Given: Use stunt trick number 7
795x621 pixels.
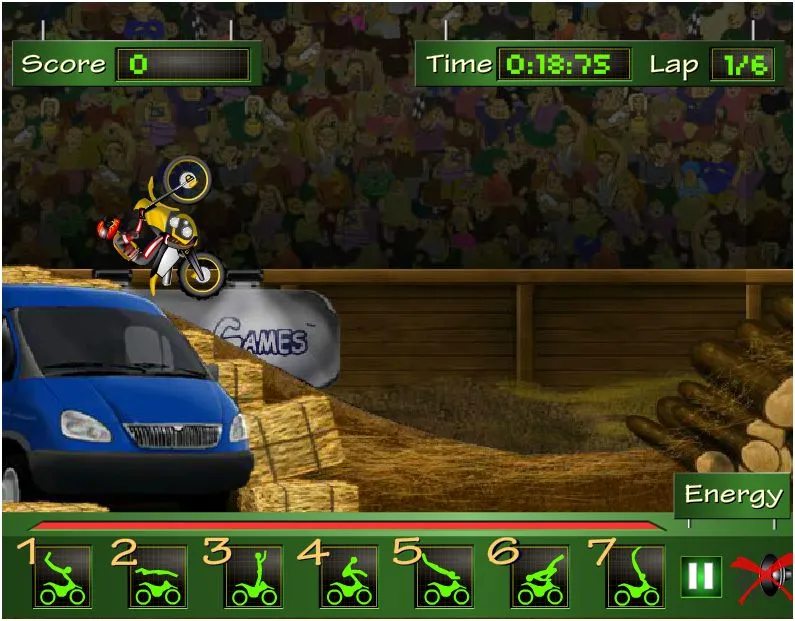Looking at the screenshot, I should click(635, 578).
